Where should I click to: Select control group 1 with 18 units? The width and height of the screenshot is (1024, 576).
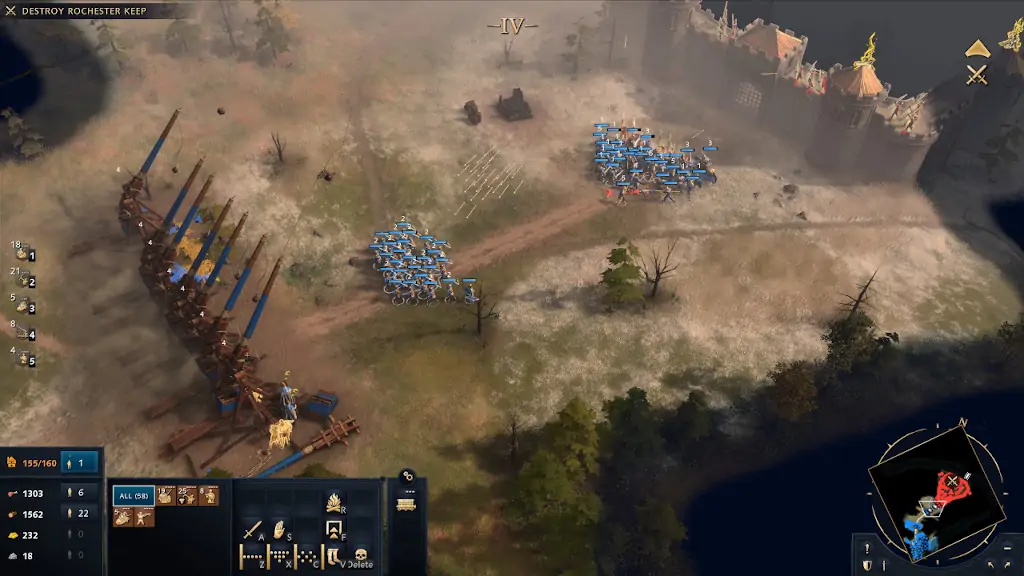[x=23, y=254]
